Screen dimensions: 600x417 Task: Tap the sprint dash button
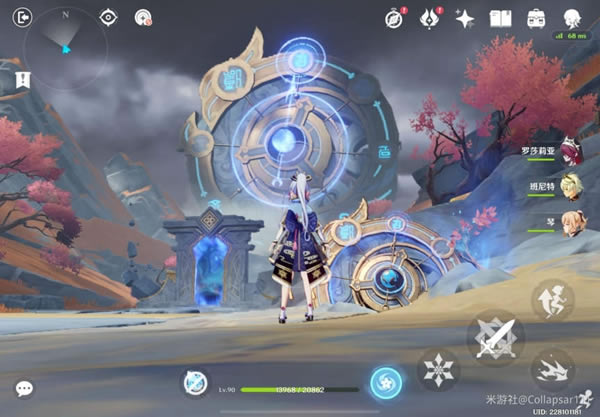point(552,371)
